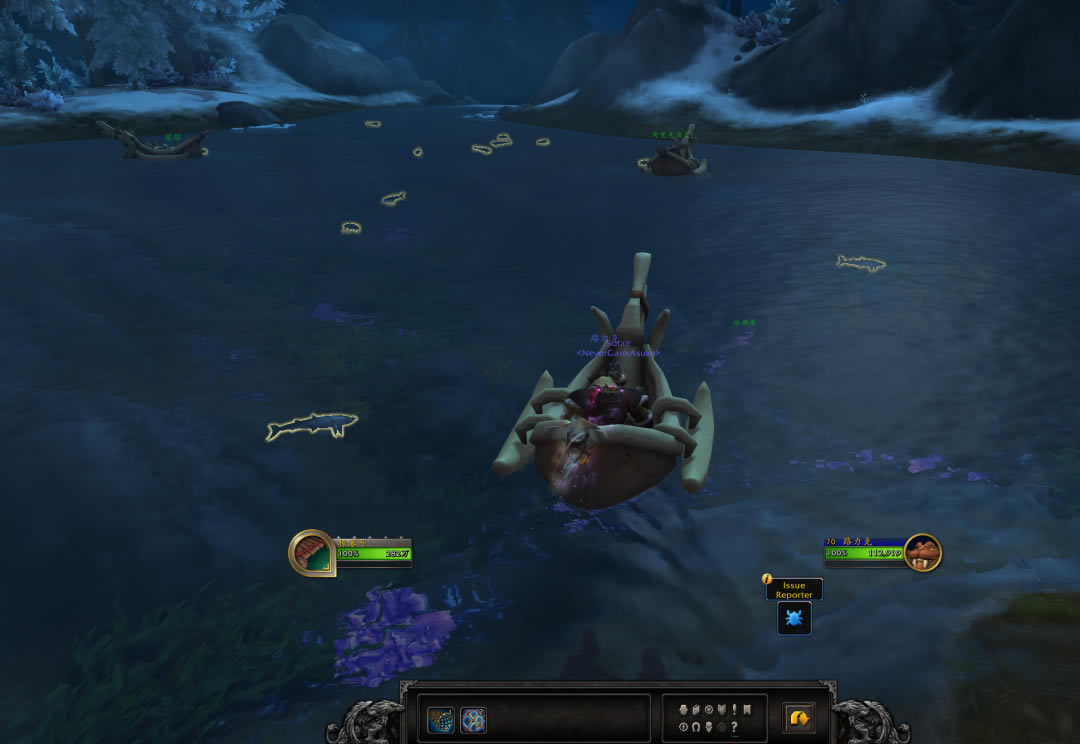
Task: Open the mounts collection horseshoe icon
Action: coord(696,727)
